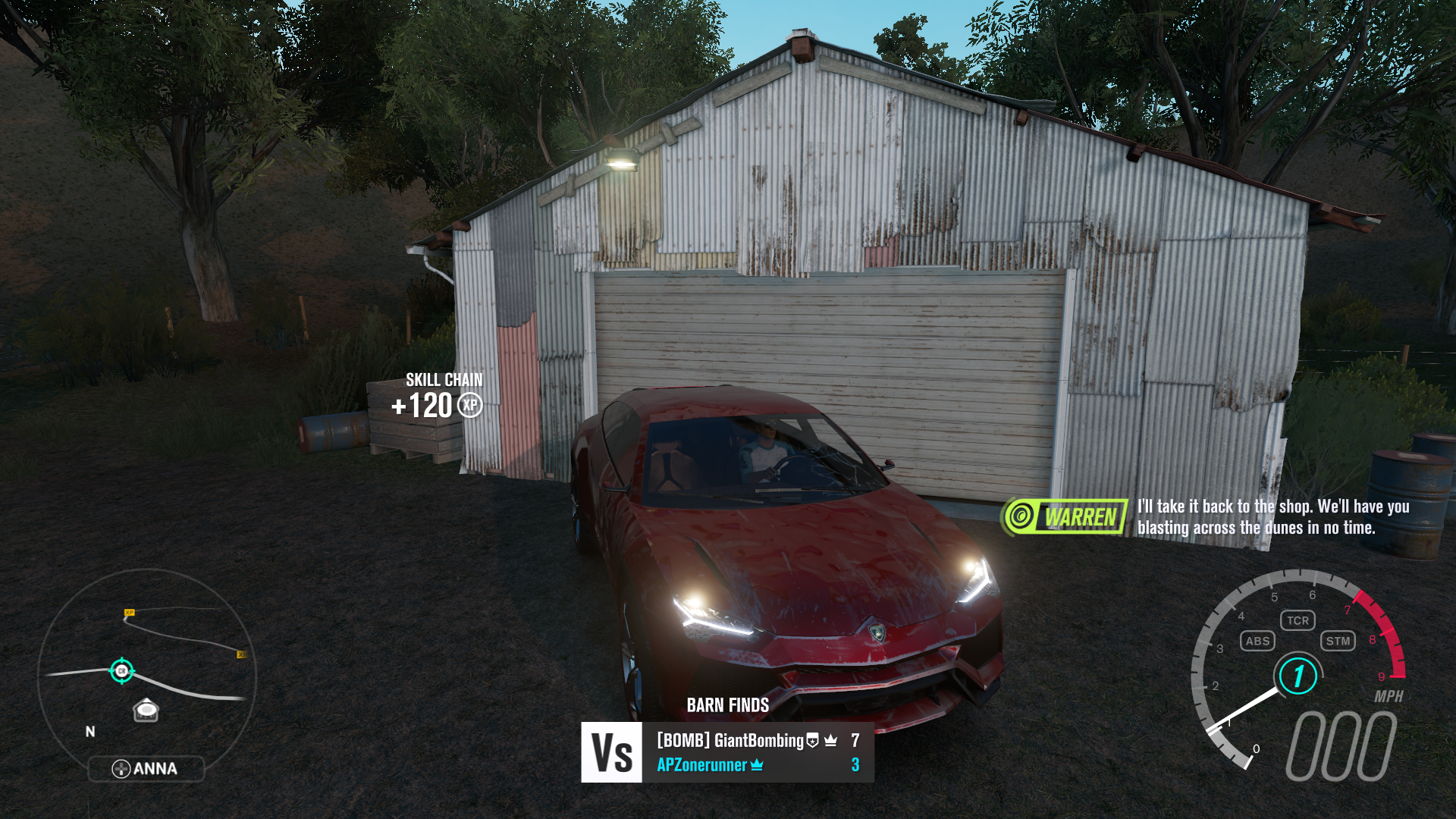Click the Vs rivals badge

click(x=611, y=752)
